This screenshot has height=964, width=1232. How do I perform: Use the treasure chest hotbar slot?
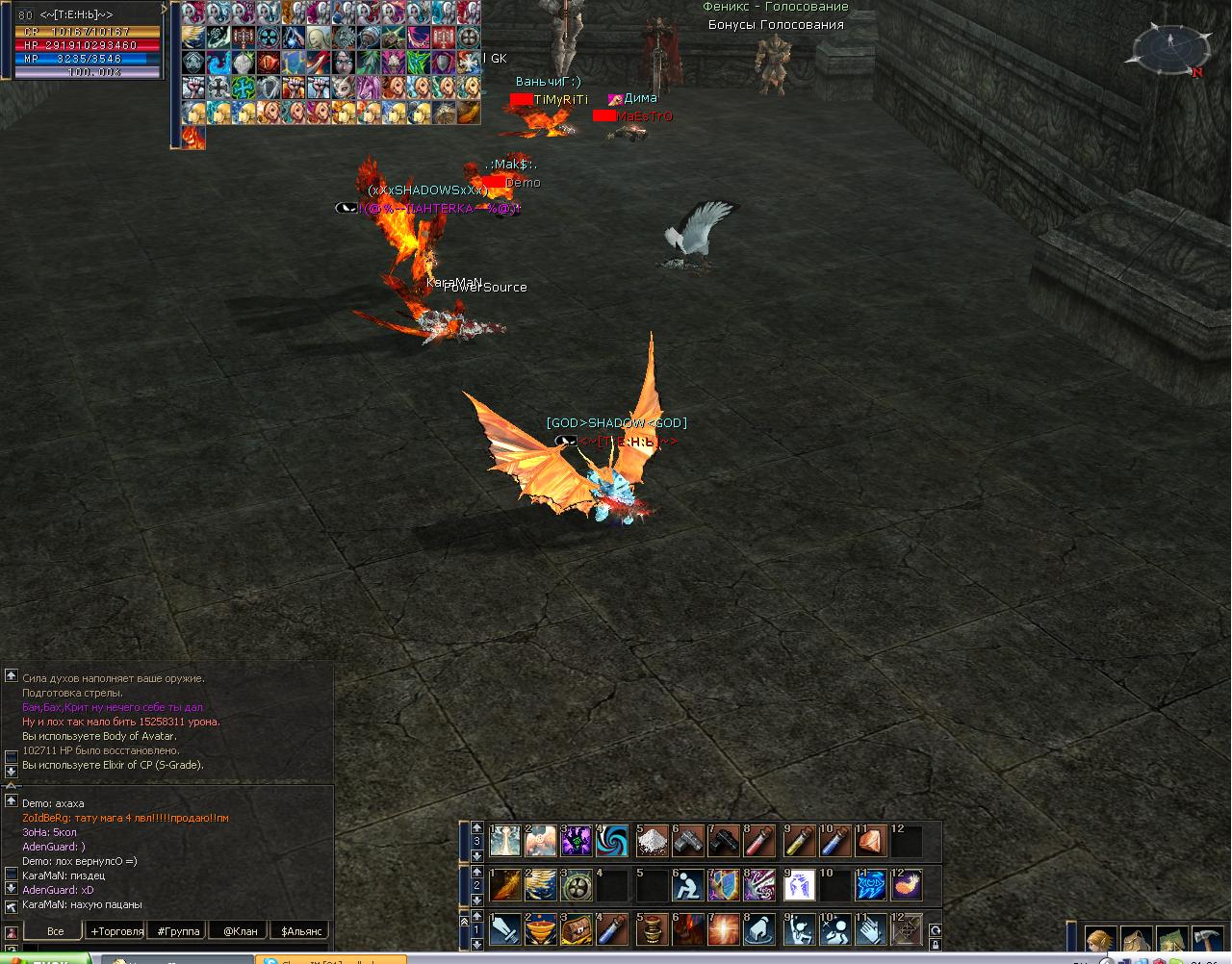pyautogui.click(x=578, y=930)
